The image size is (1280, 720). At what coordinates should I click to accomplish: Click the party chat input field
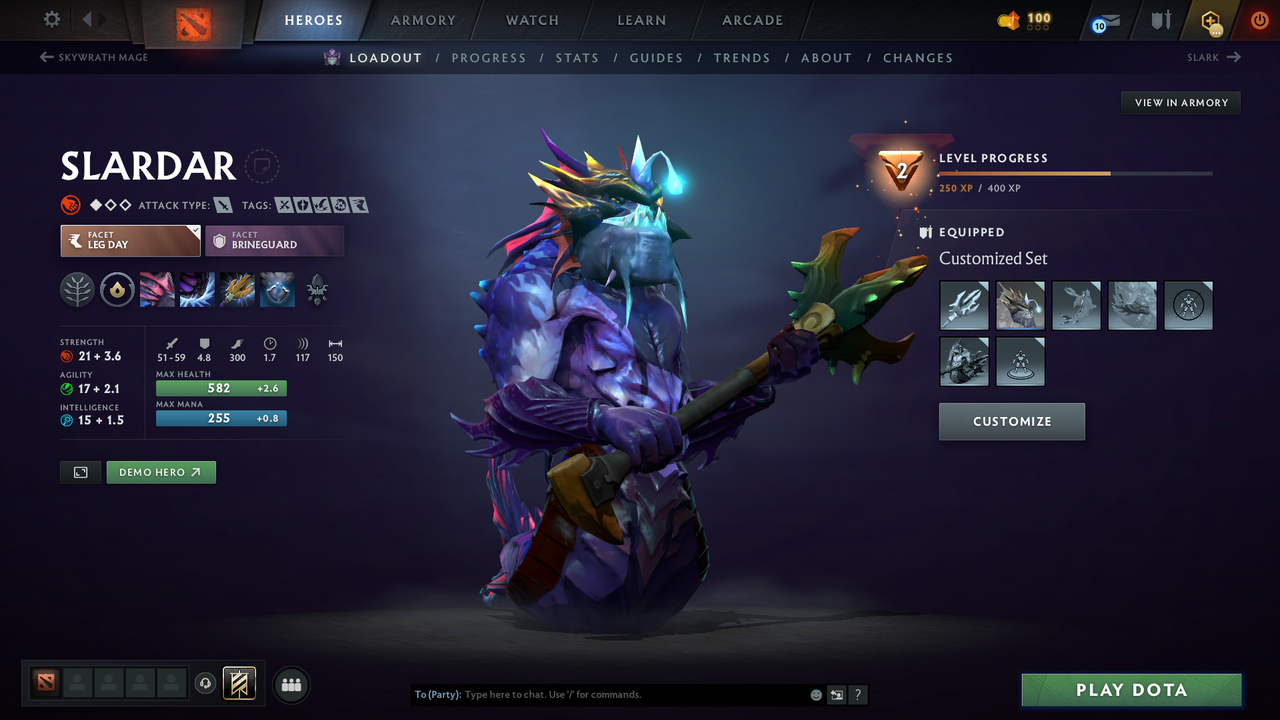coord(600,694)
